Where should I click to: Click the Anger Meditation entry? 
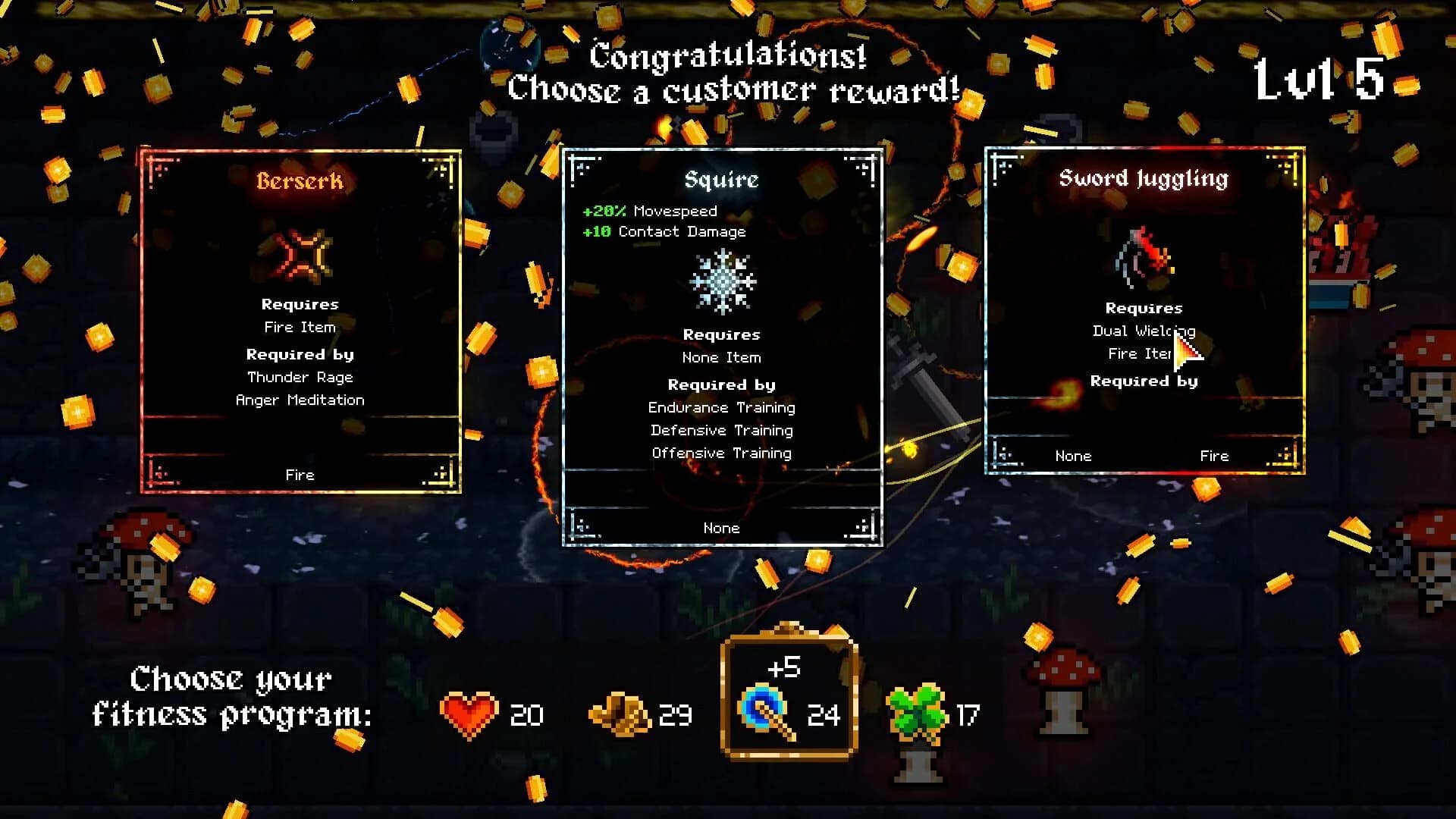tap(300, 400)
